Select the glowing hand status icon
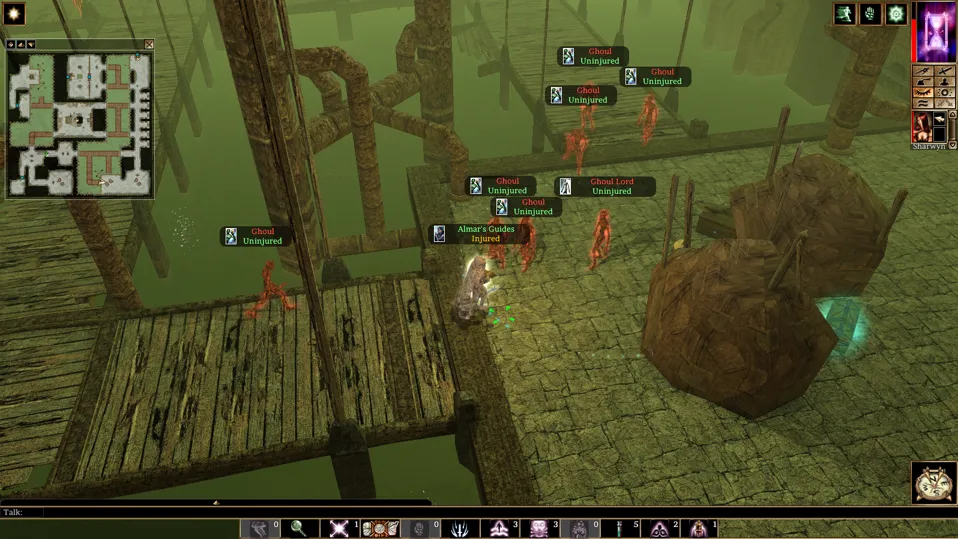 click(871, 14)
